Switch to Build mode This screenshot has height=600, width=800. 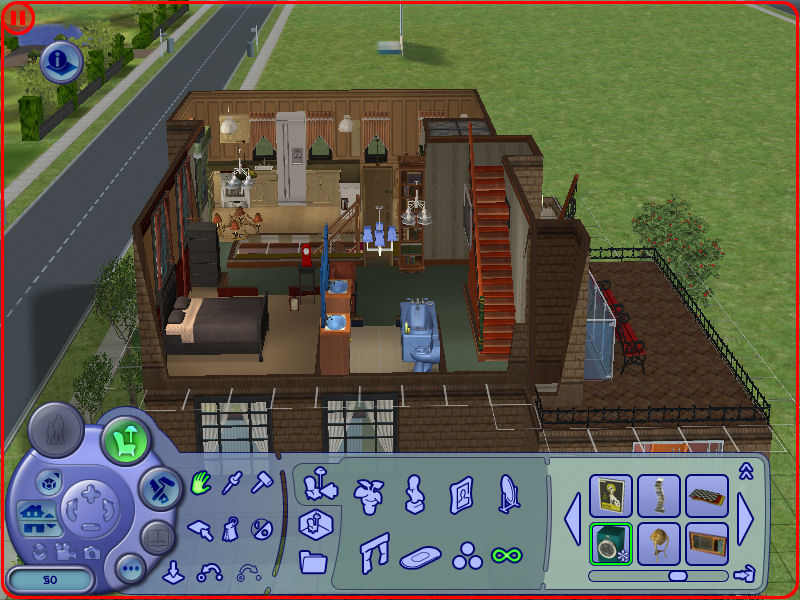(x=159, y=487)
